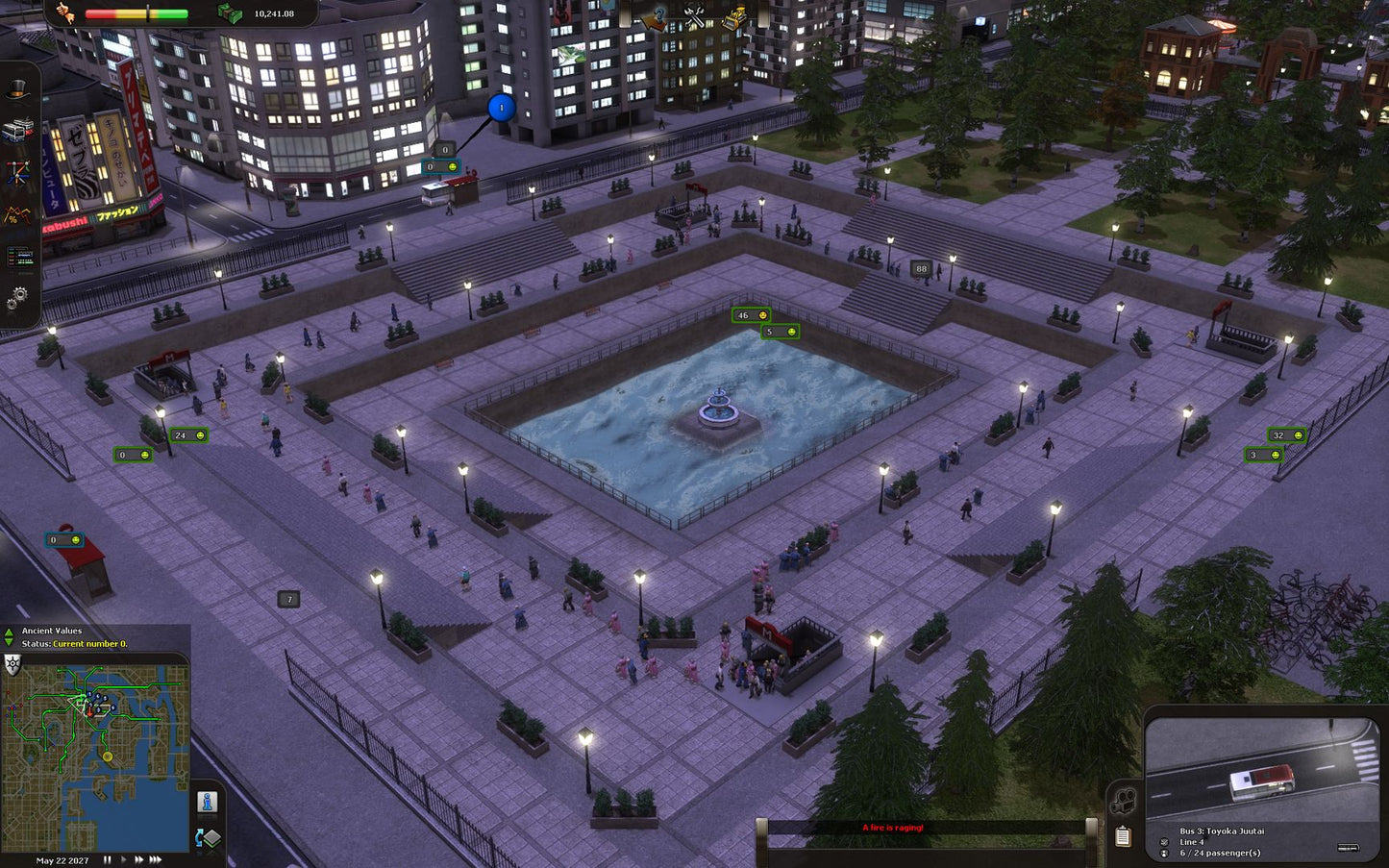Open the blue info button beside minimap
The image size is (1389, 868).
coord(207,802)
